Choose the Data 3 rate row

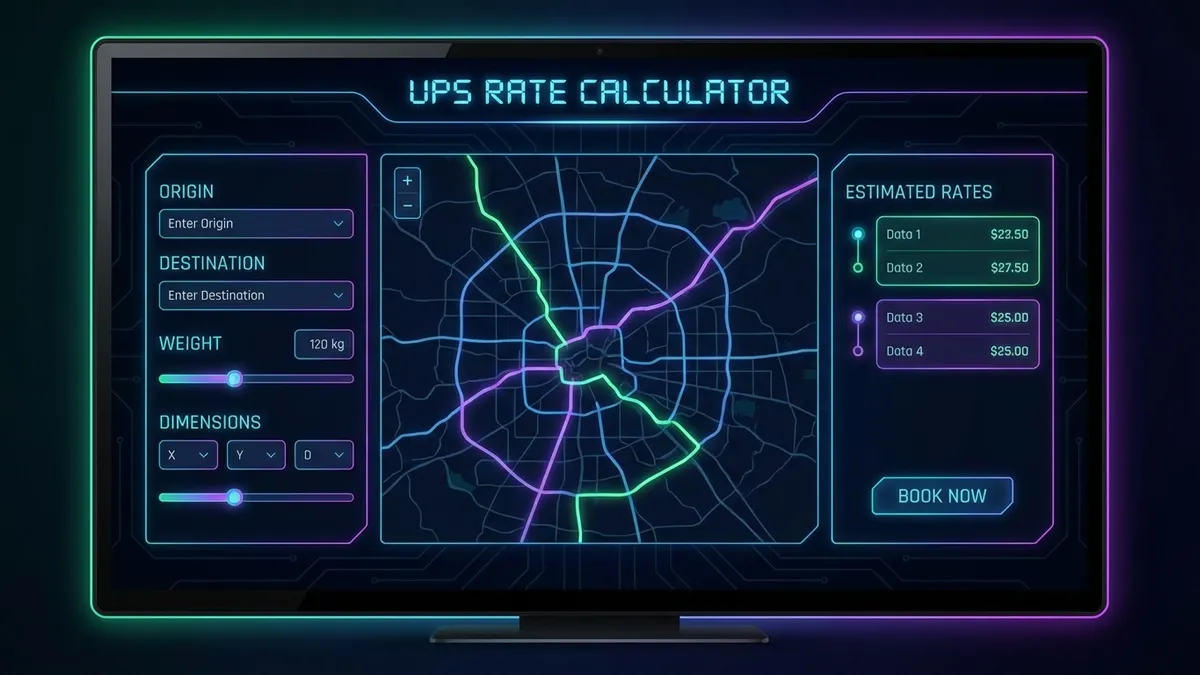point(957,318)
